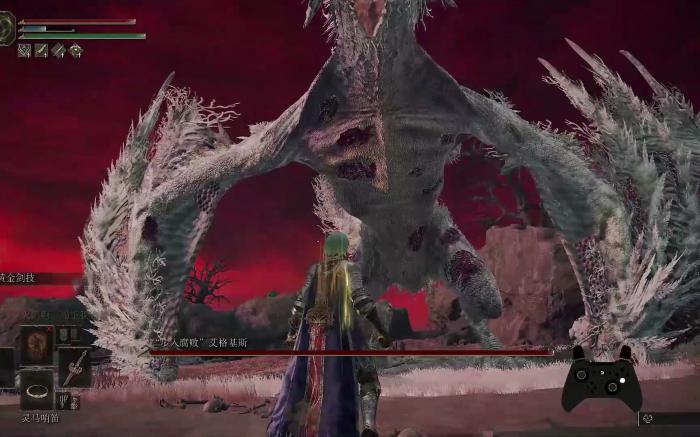Image resolution: width=700 pixels, height=437 pixels.
Task: Click the fourth diamond-shaped buff icon
Action: [75, 50]
